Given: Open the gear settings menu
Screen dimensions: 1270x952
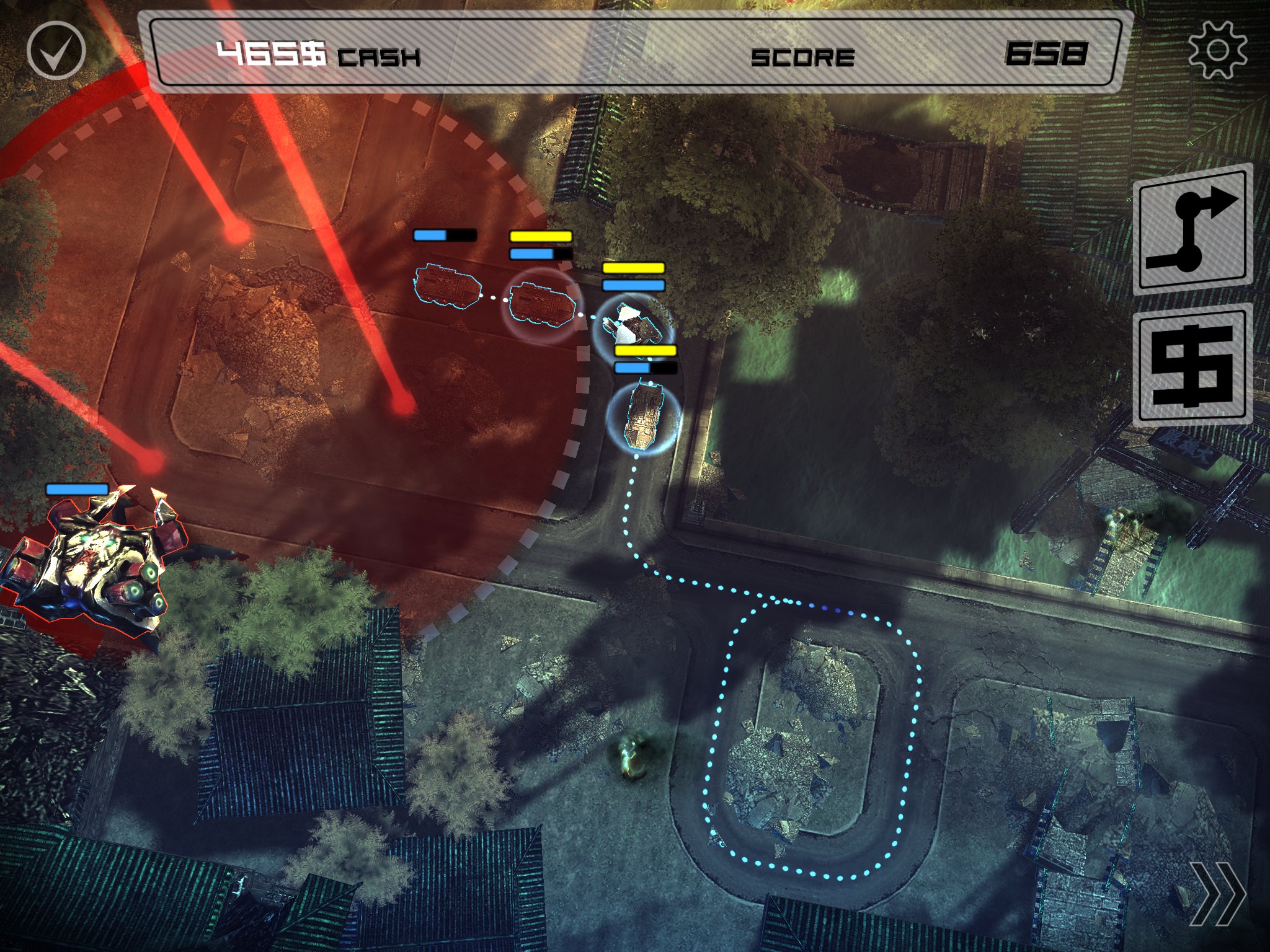Looking at the screenshot, I should 1217,50.
